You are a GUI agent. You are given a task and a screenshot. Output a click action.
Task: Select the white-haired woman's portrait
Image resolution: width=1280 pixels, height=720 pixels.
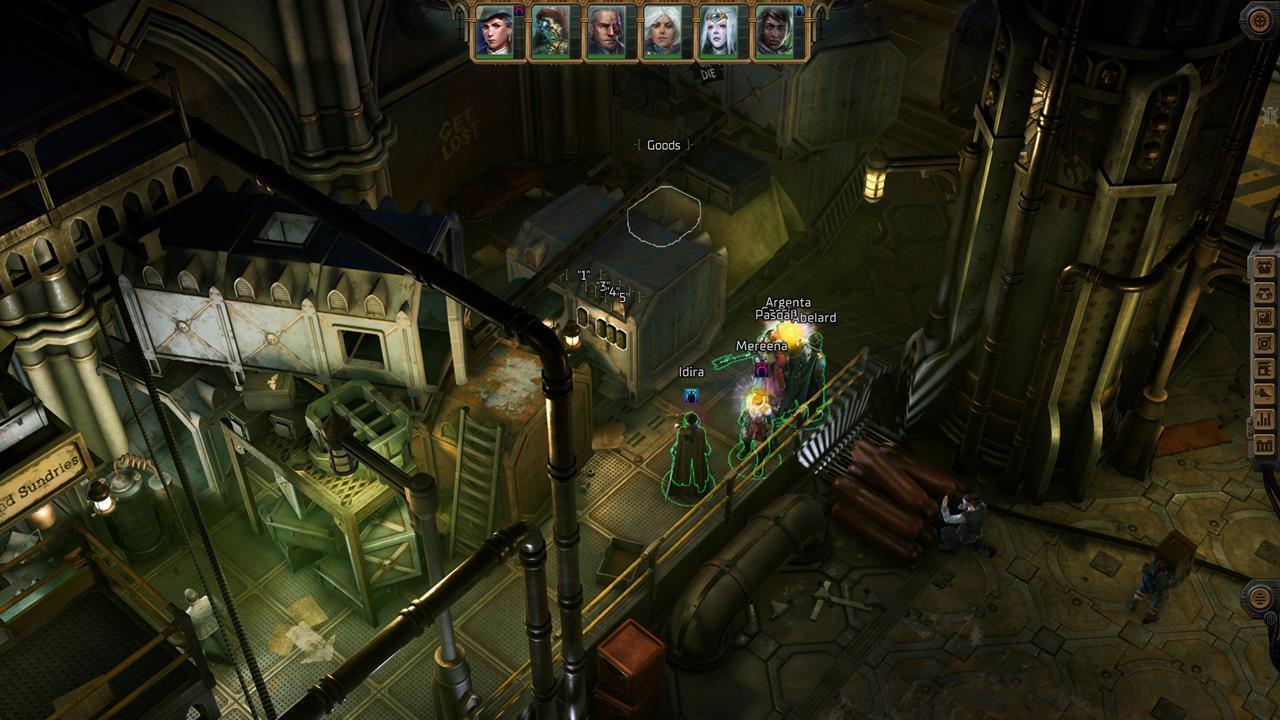click(x=662, y=32)
